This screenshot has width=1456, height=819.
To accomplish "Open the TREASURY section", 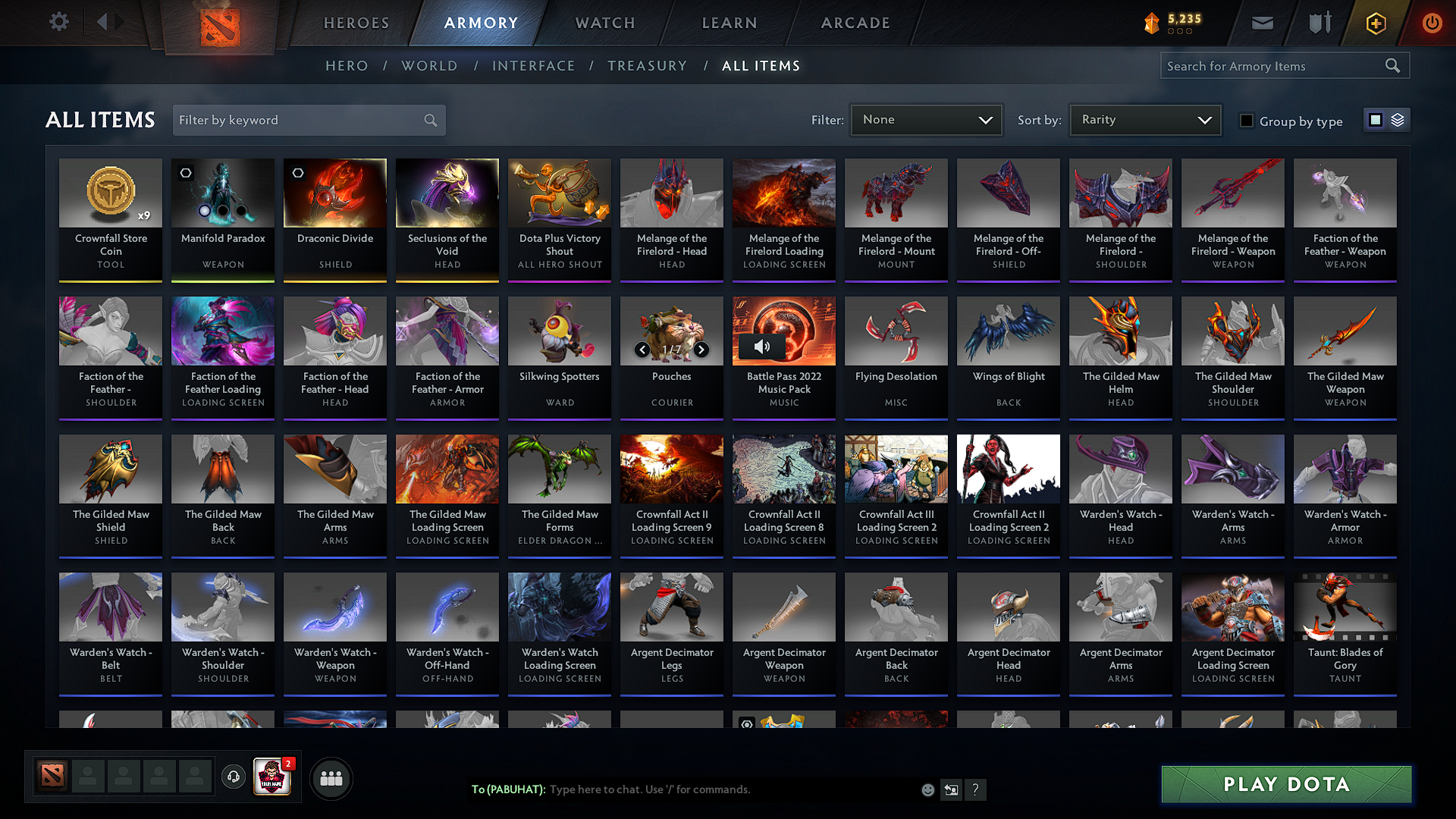I will click(648, 66).
